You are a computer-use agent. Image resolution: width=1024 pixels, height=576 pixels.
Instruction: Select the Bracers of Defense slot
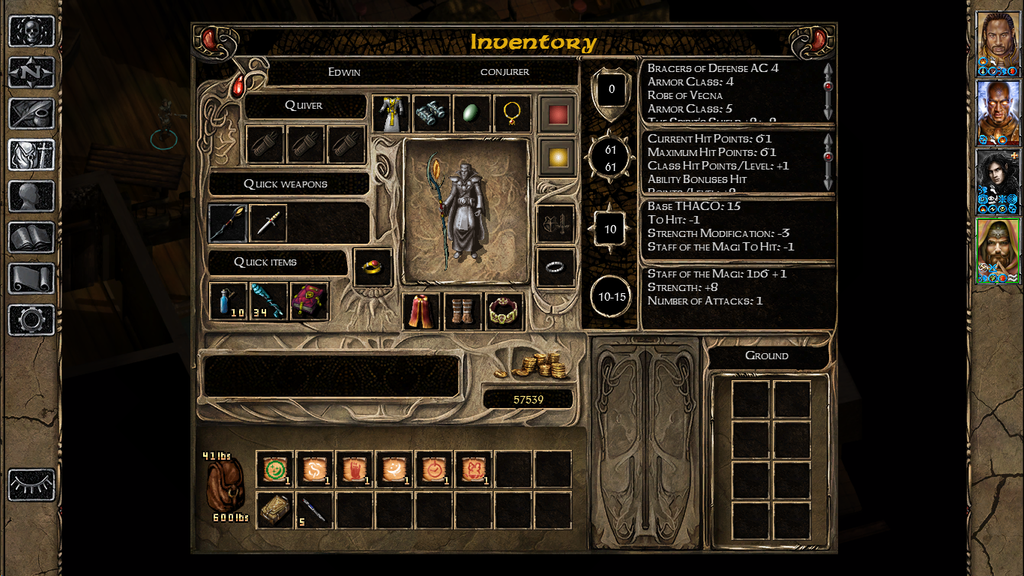point(431,113)
